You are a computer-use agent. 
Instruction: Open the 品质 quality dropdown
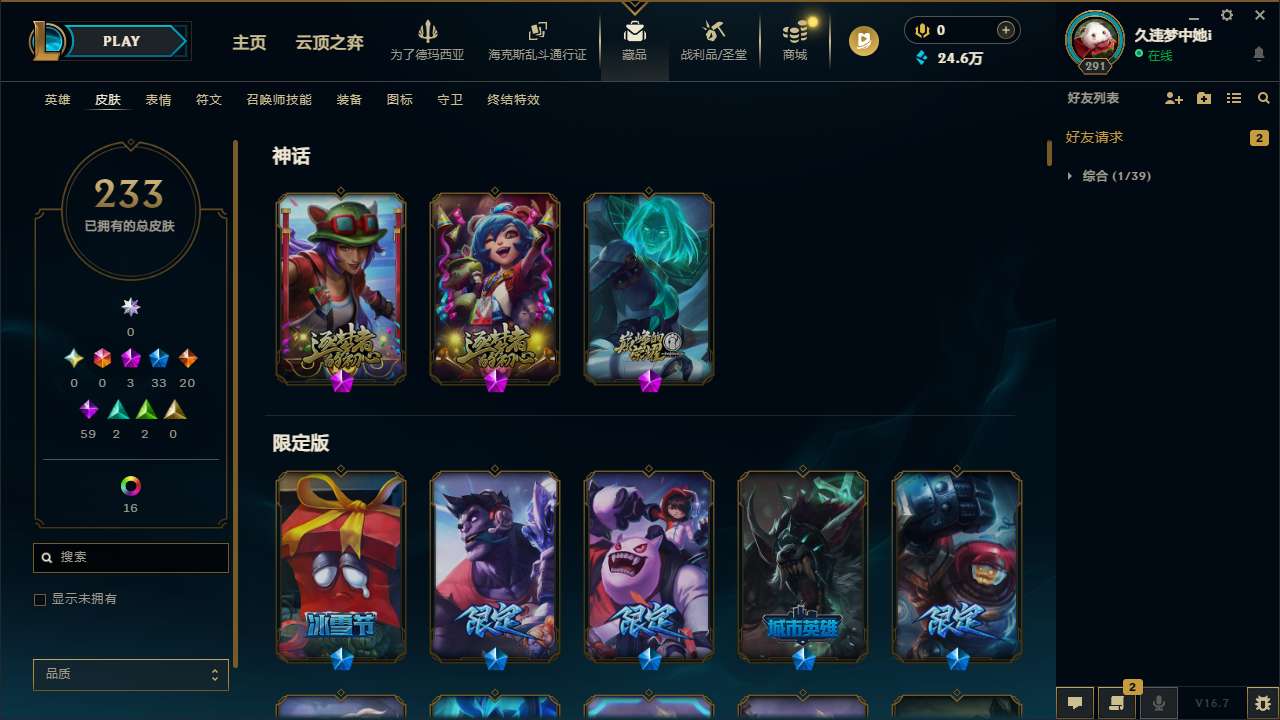pyautogui.click(x=130, y=674)
